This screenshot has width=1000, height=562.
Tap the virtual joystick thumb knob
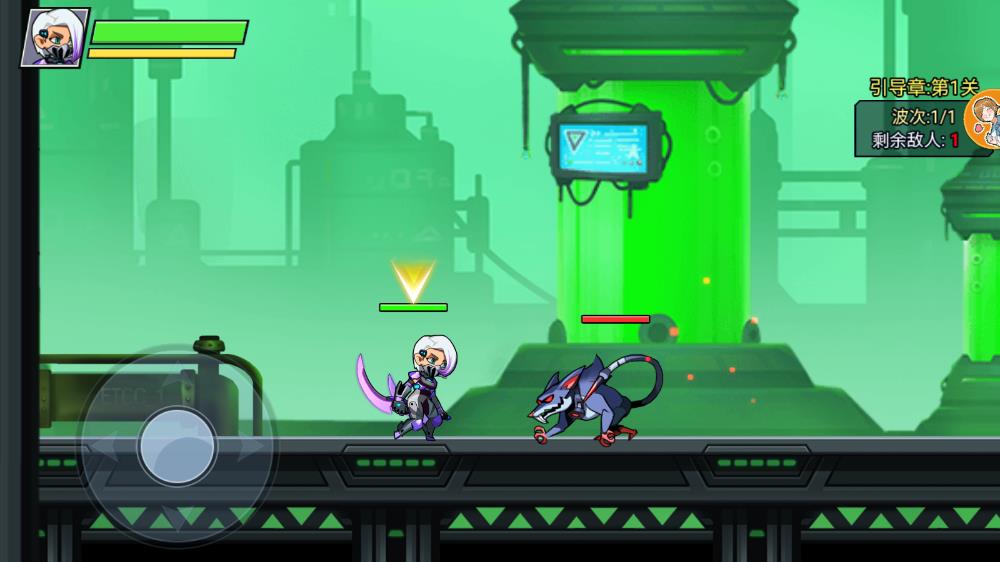(x=178, y=445)
